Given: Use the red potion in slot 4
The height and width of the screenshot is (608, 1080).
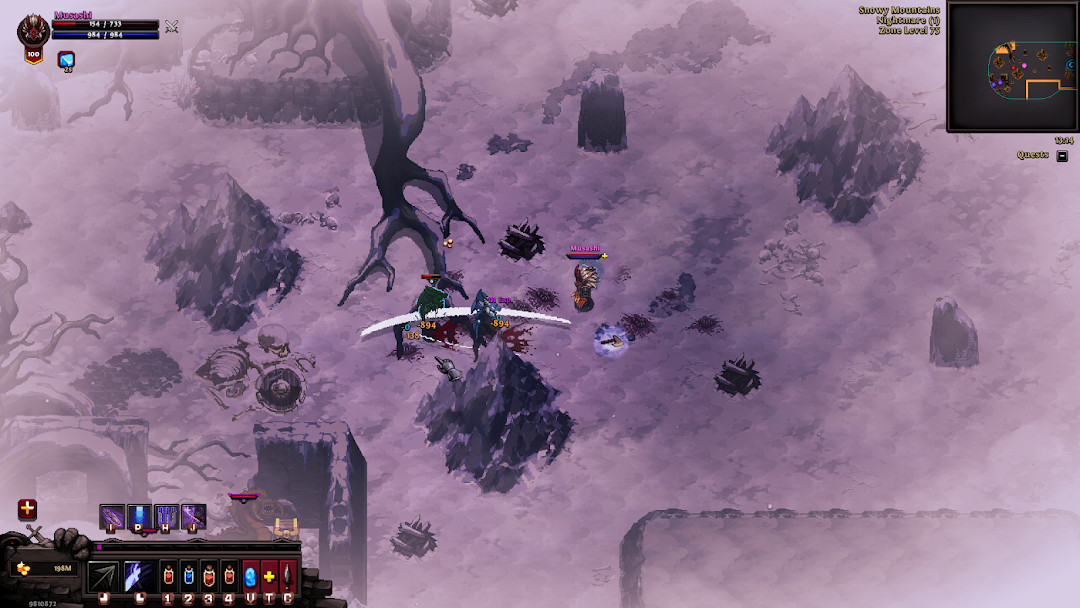Looking at the screenshot, I should coord(229,576).
